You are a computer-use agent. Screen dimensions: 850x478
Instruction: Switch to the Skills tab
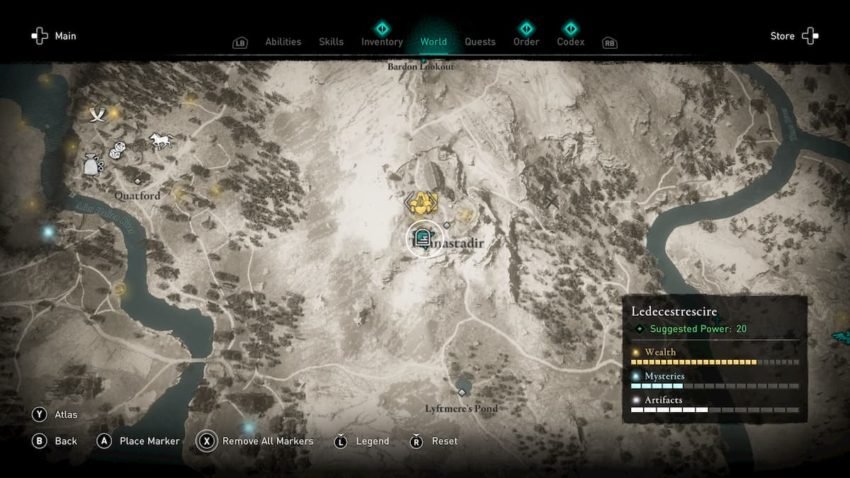[331, 42]
